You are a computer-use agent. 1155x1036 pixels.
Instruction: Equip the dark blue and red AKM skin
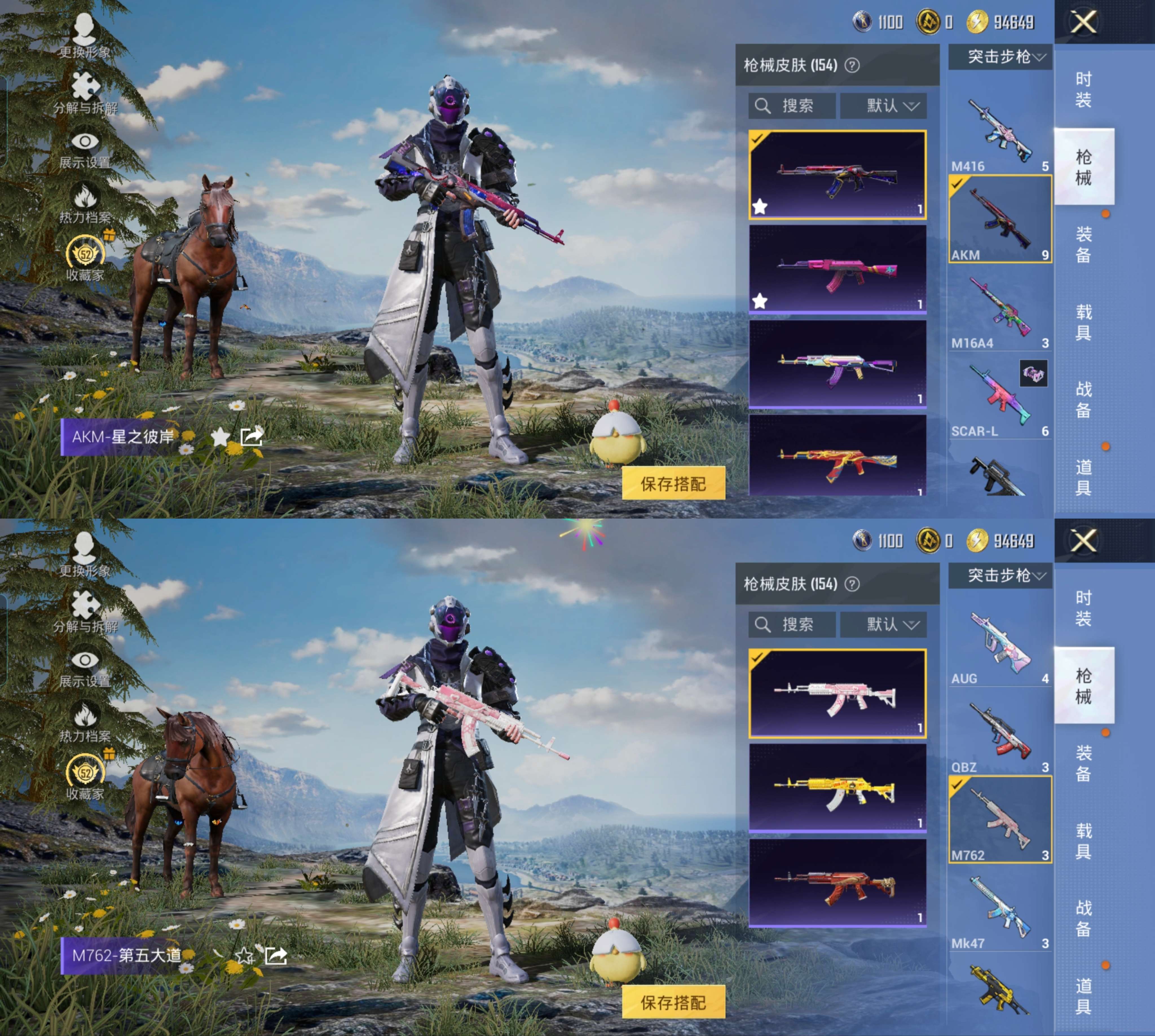coord(837,175)
